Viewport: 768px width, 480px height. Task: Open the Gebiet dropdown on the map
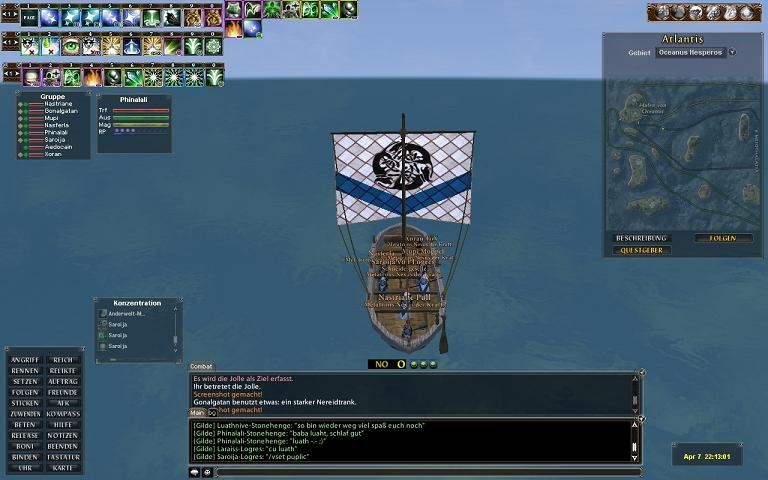(x=732, y=52)
